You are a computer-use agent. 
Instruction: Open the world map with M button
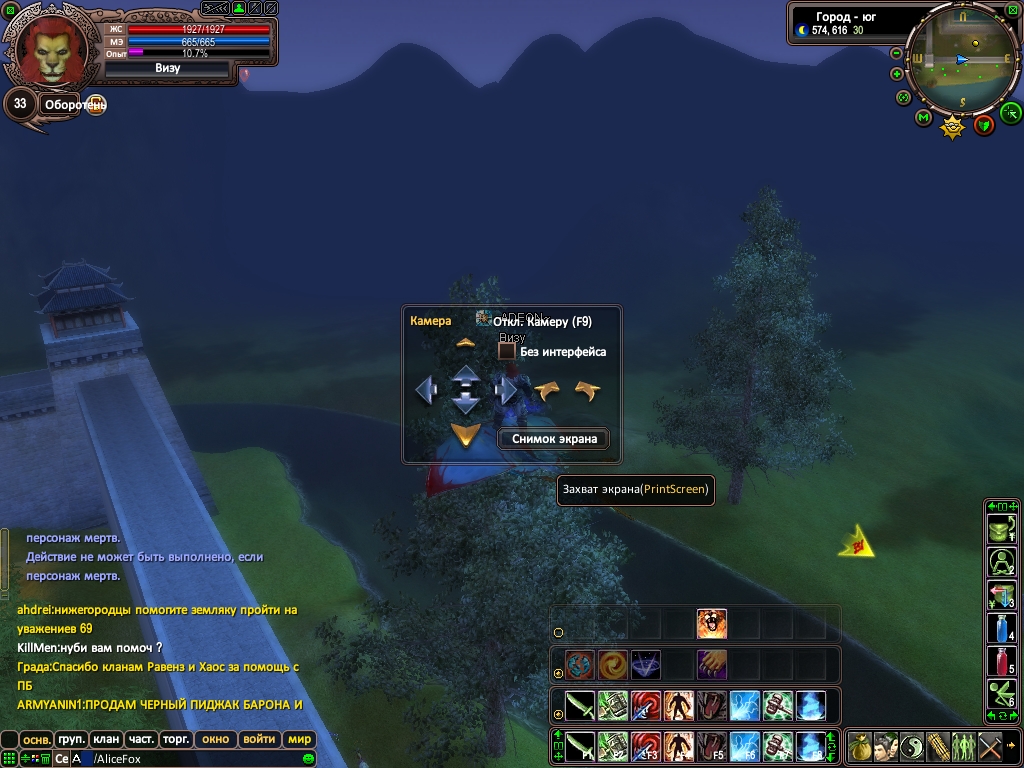tap(924, 118)
